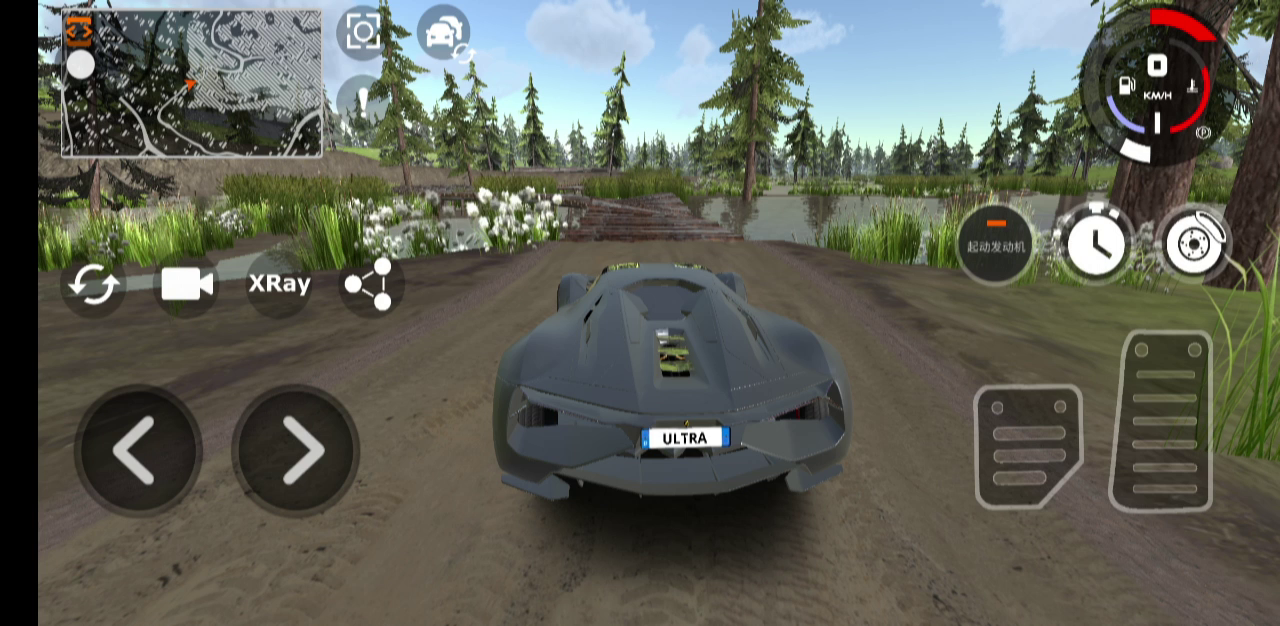The height and width of the screenshot is (626, 1280).
Task: Steer left with the left arrow button
Action: pyautogui.click(x=137, y=450)
